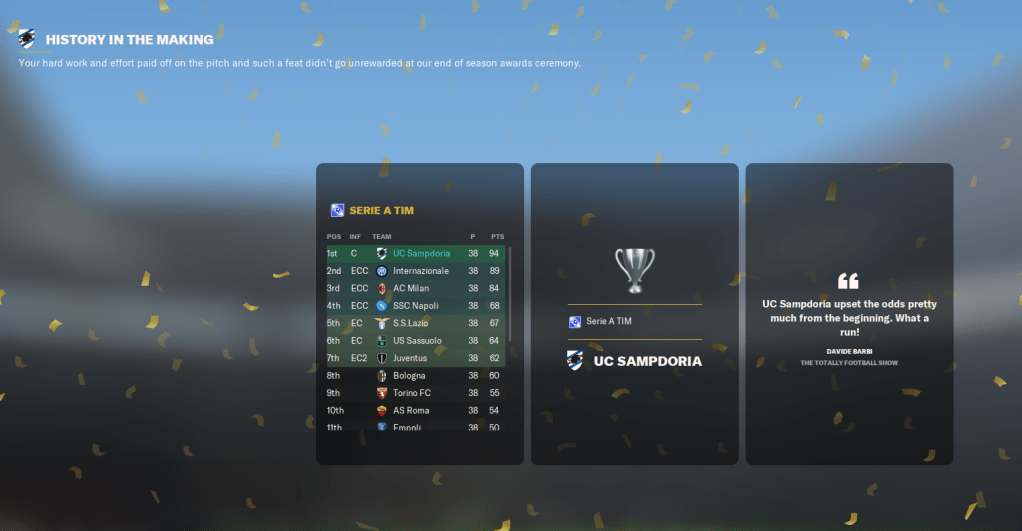The width and height of the screenshot is (1022, 531).
Task: Click the silver trophy icon
Action: tap(634, 270)
